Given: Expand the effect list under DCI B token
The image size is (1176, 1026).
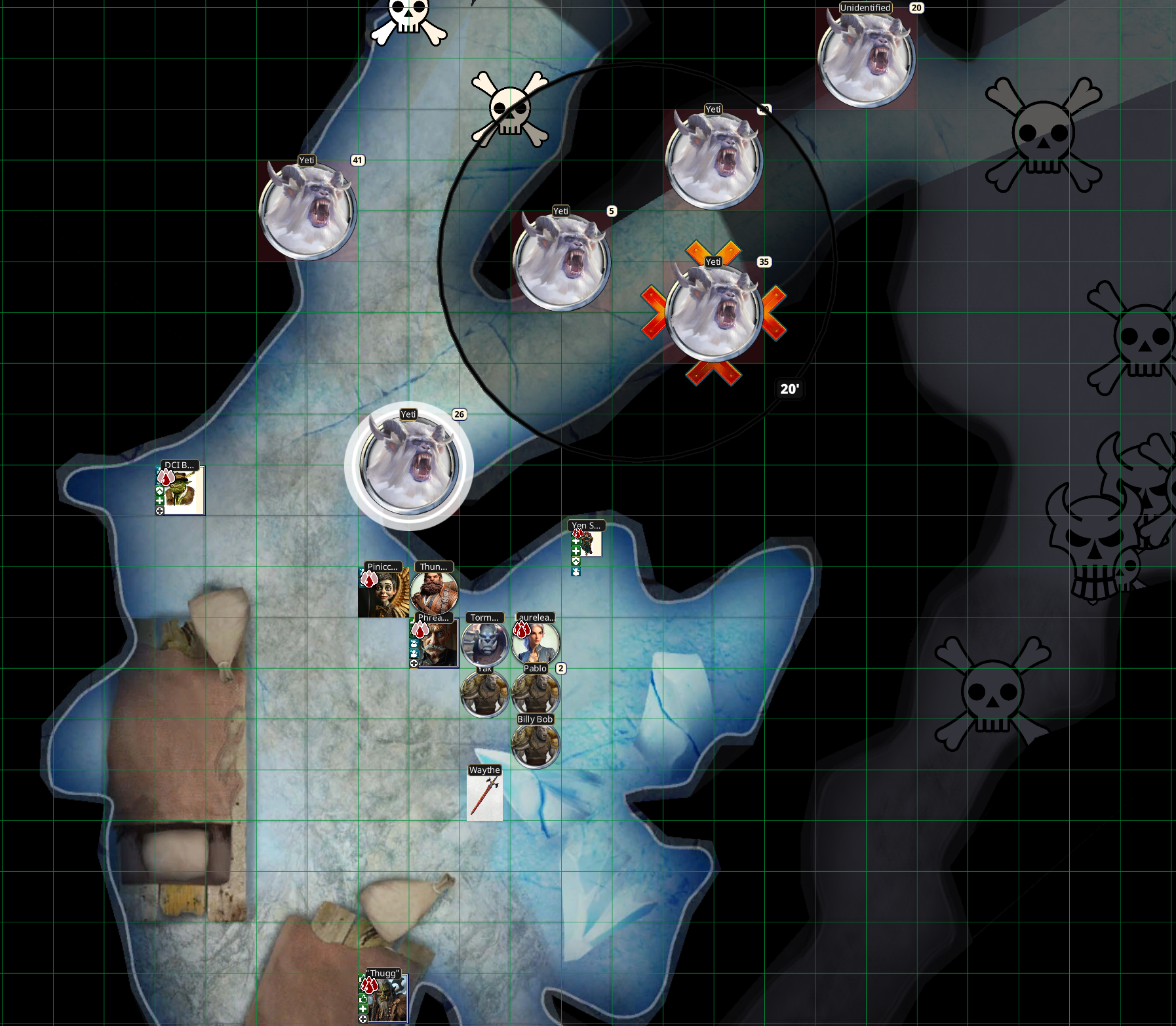Looking at the screenshot, I should 159,511.
